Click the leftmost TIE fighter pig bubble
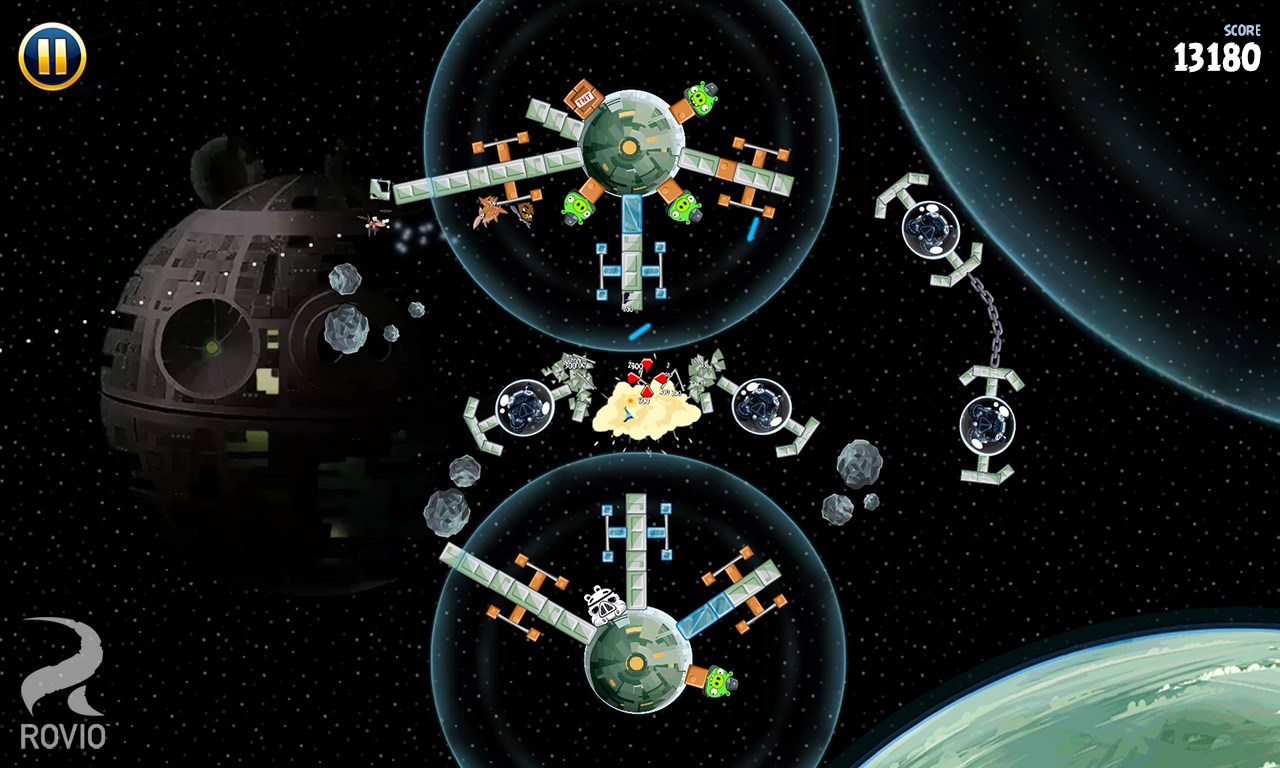Screen dimensions: 1280x768 point(524,408)
